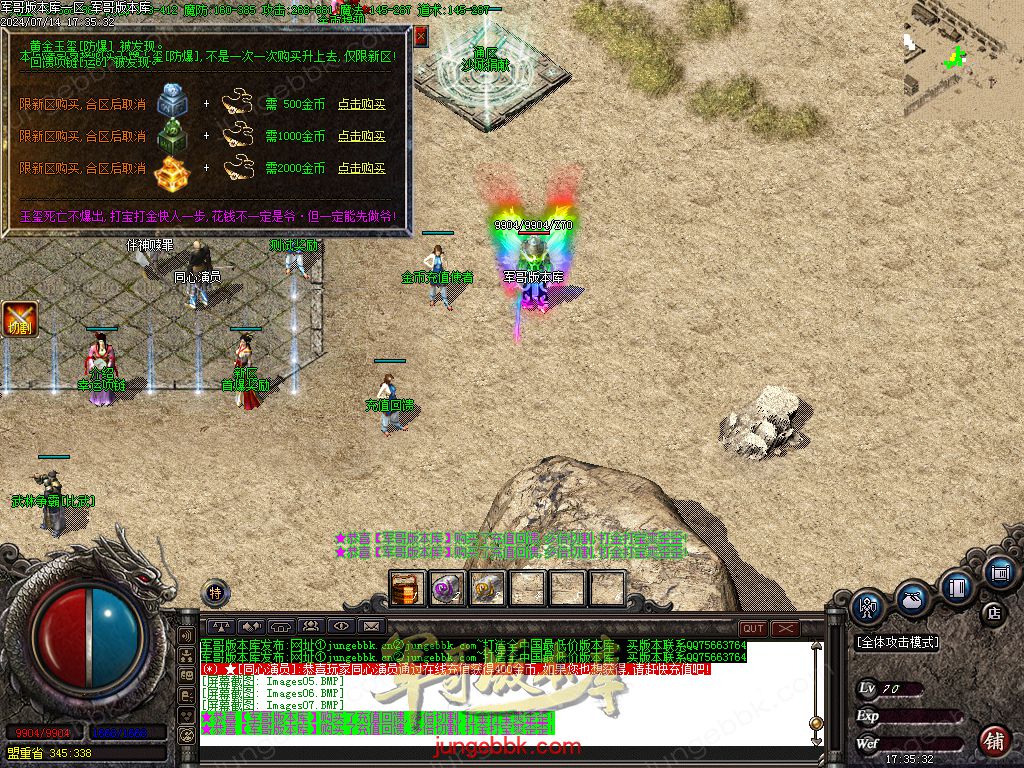Click the round 特 button
The height and width of the screenshot is (768, 1024).
click(215, 592)
